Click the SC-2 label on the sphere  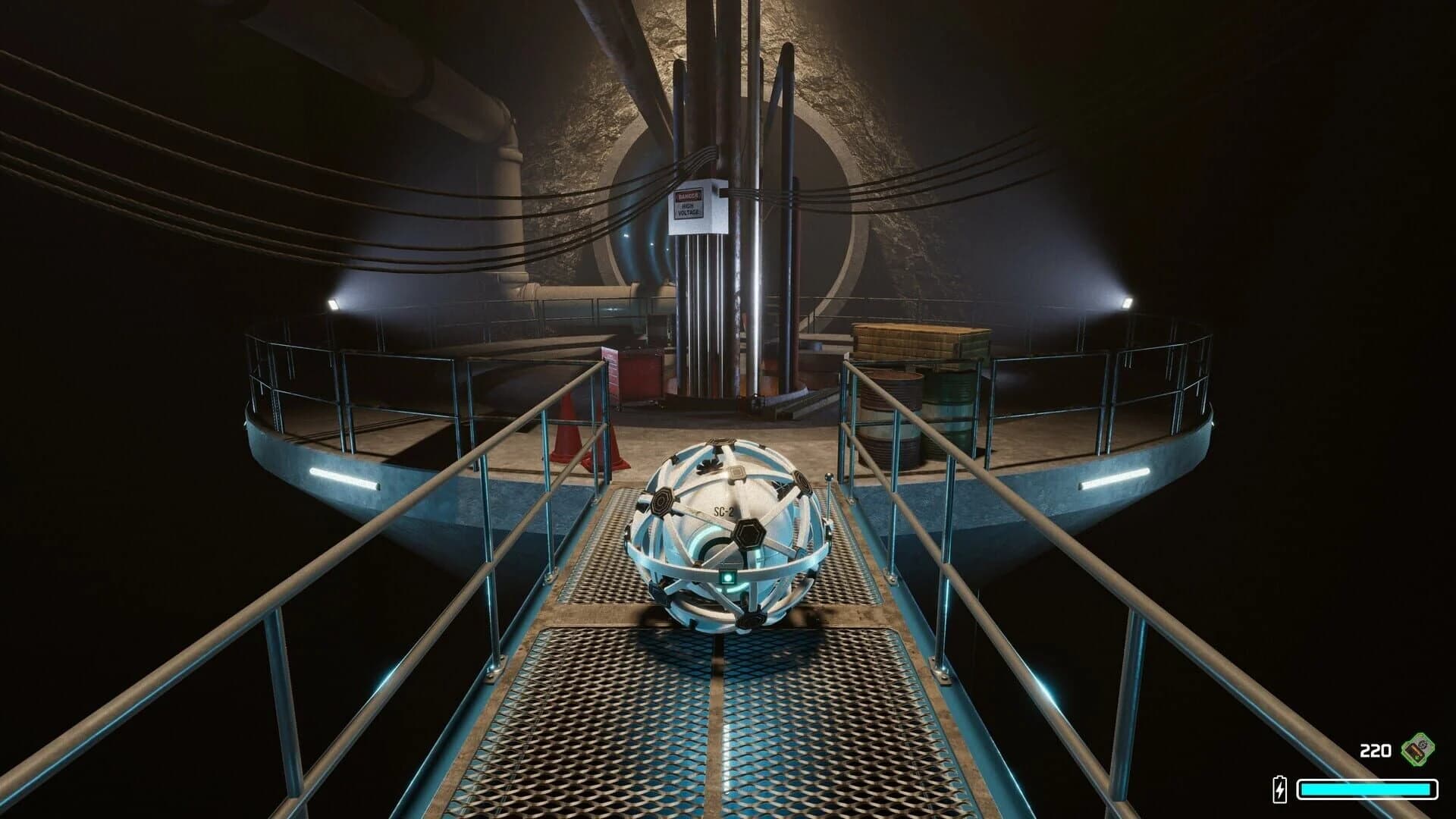[x=723, y=511]
